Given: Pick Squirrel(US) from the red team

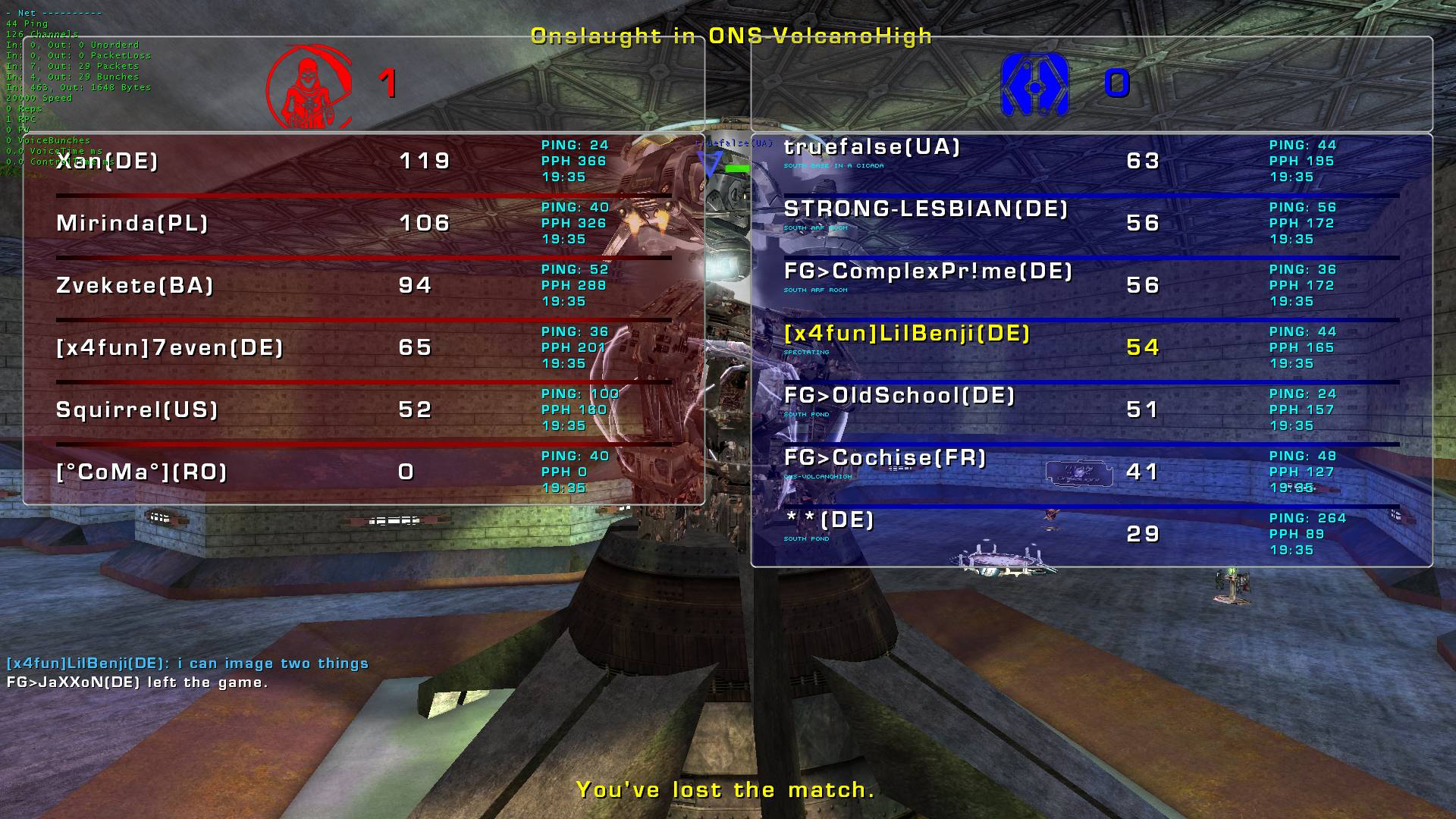Looking at the screenshot, I should coord(137,409).
